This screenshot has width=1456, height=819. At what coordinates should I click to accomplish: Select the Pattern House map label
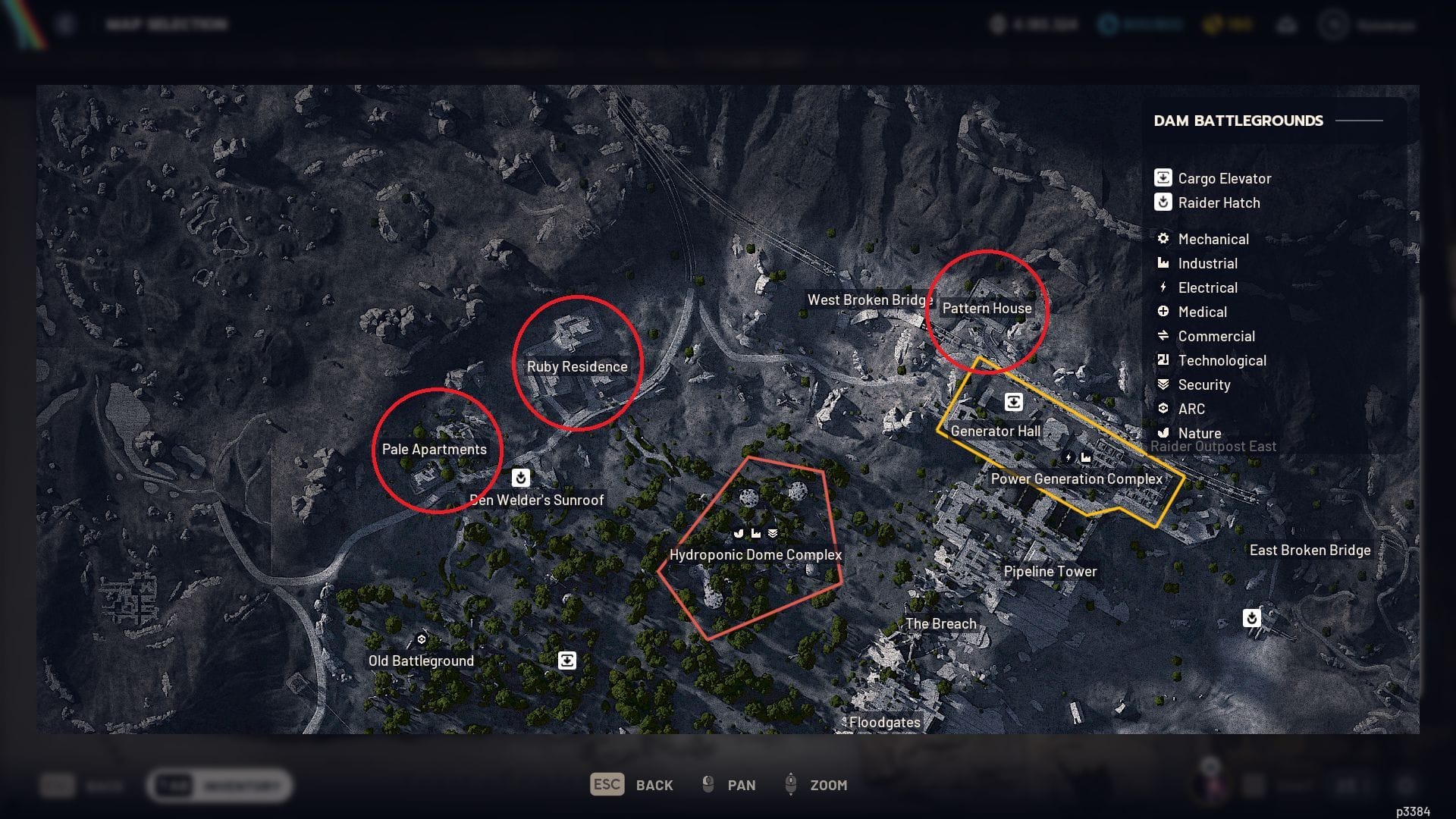[x=987, y=308]
